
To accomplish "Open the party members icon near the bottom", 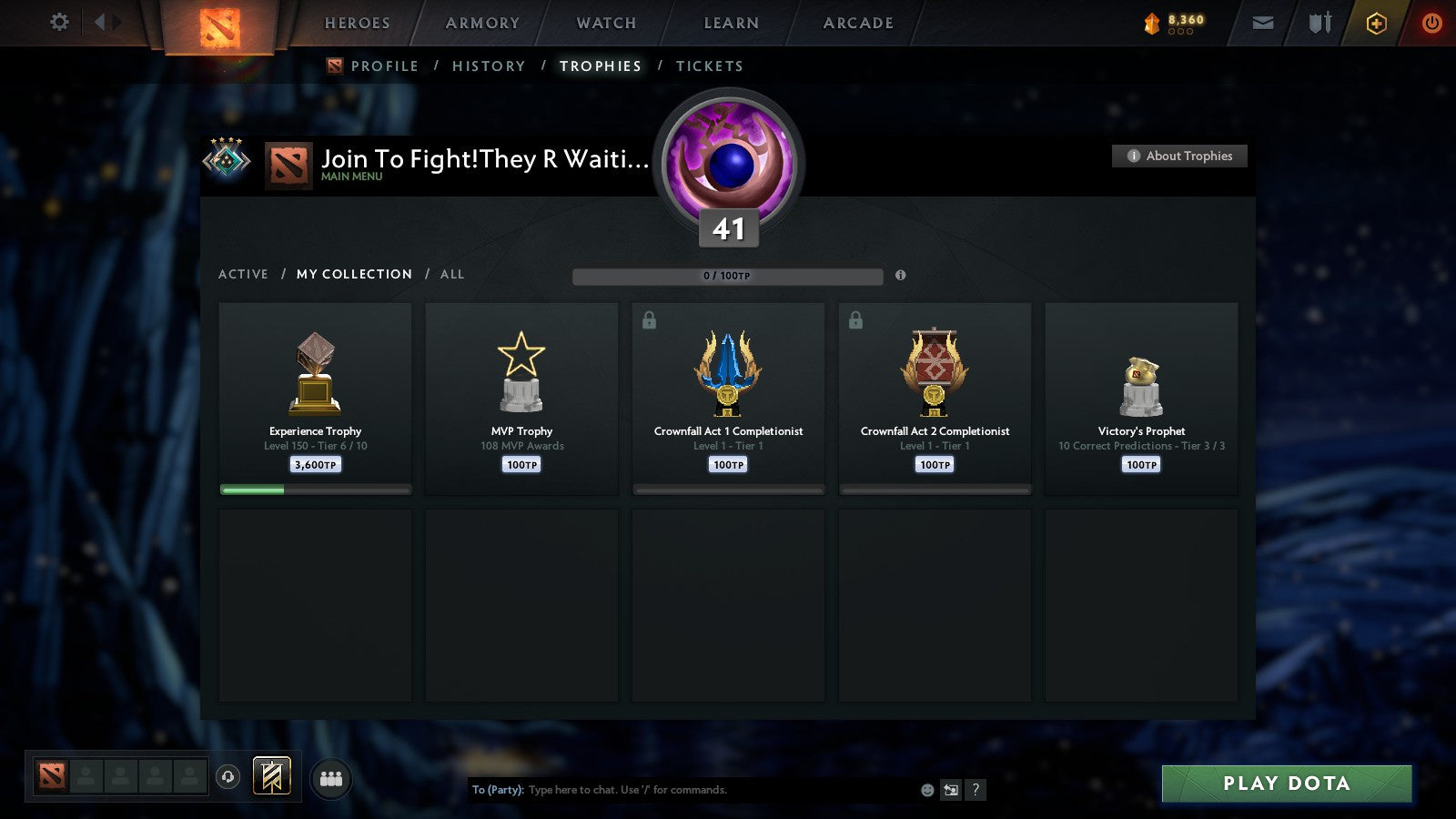I will 331,776.
